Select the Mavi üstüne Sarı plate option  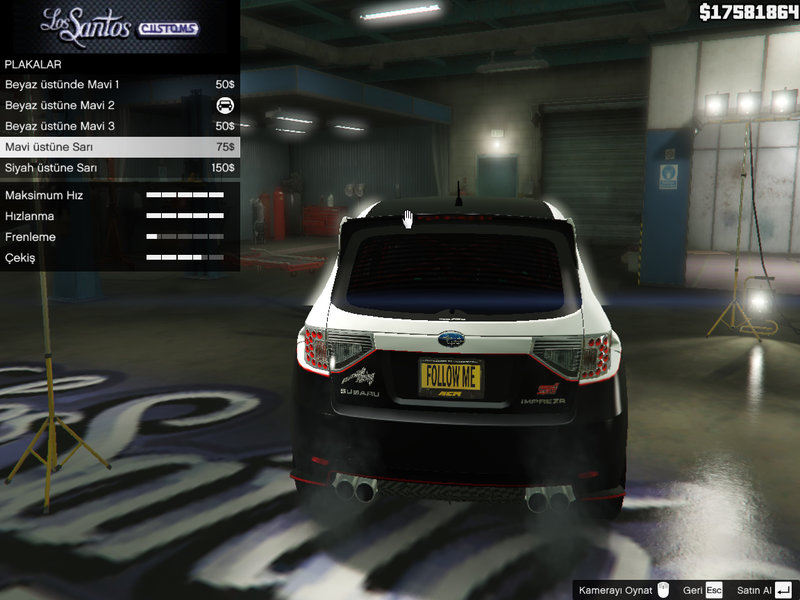[119, 147]
